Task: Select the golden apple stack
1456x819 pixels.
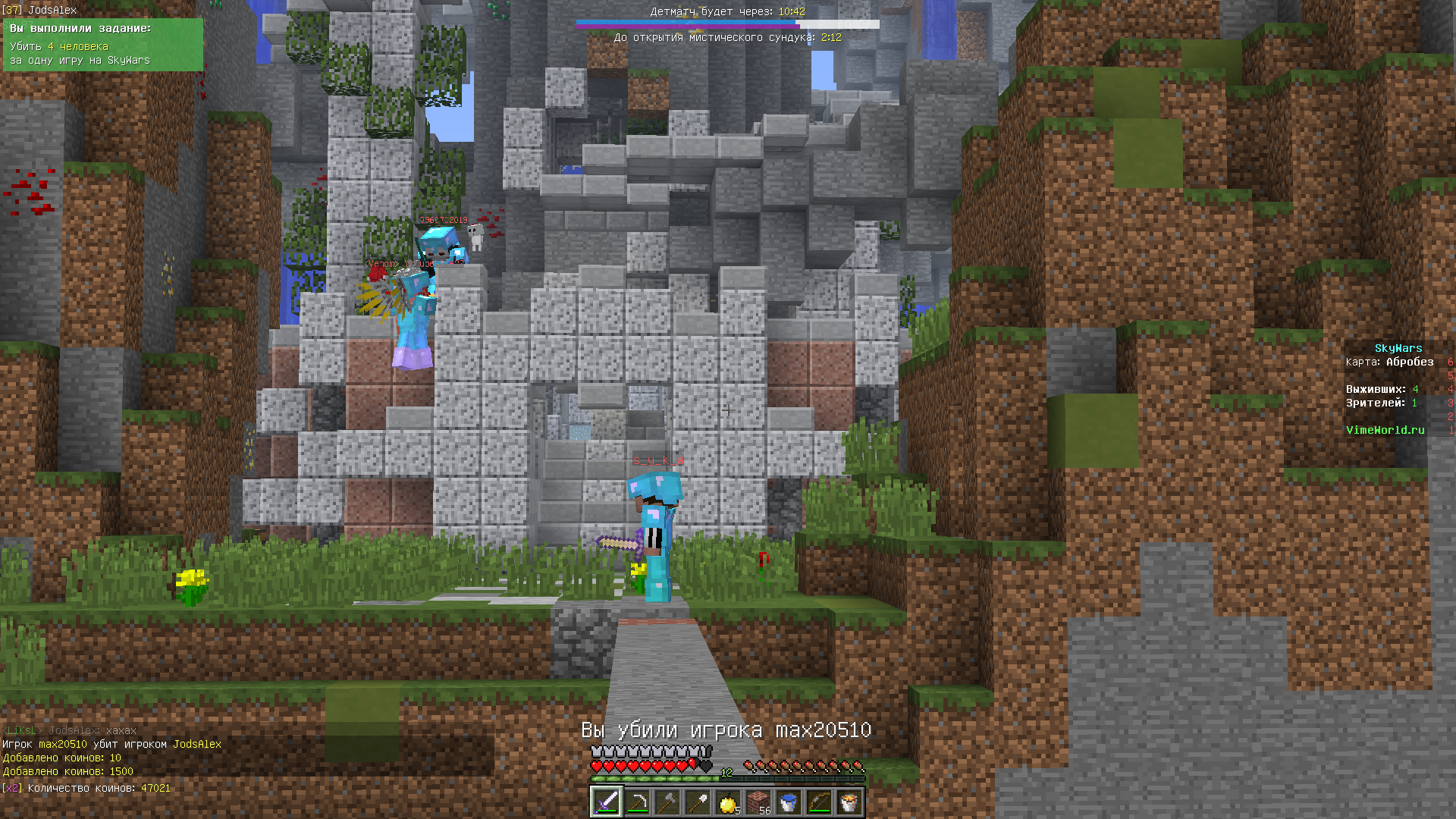Action: 728,802
